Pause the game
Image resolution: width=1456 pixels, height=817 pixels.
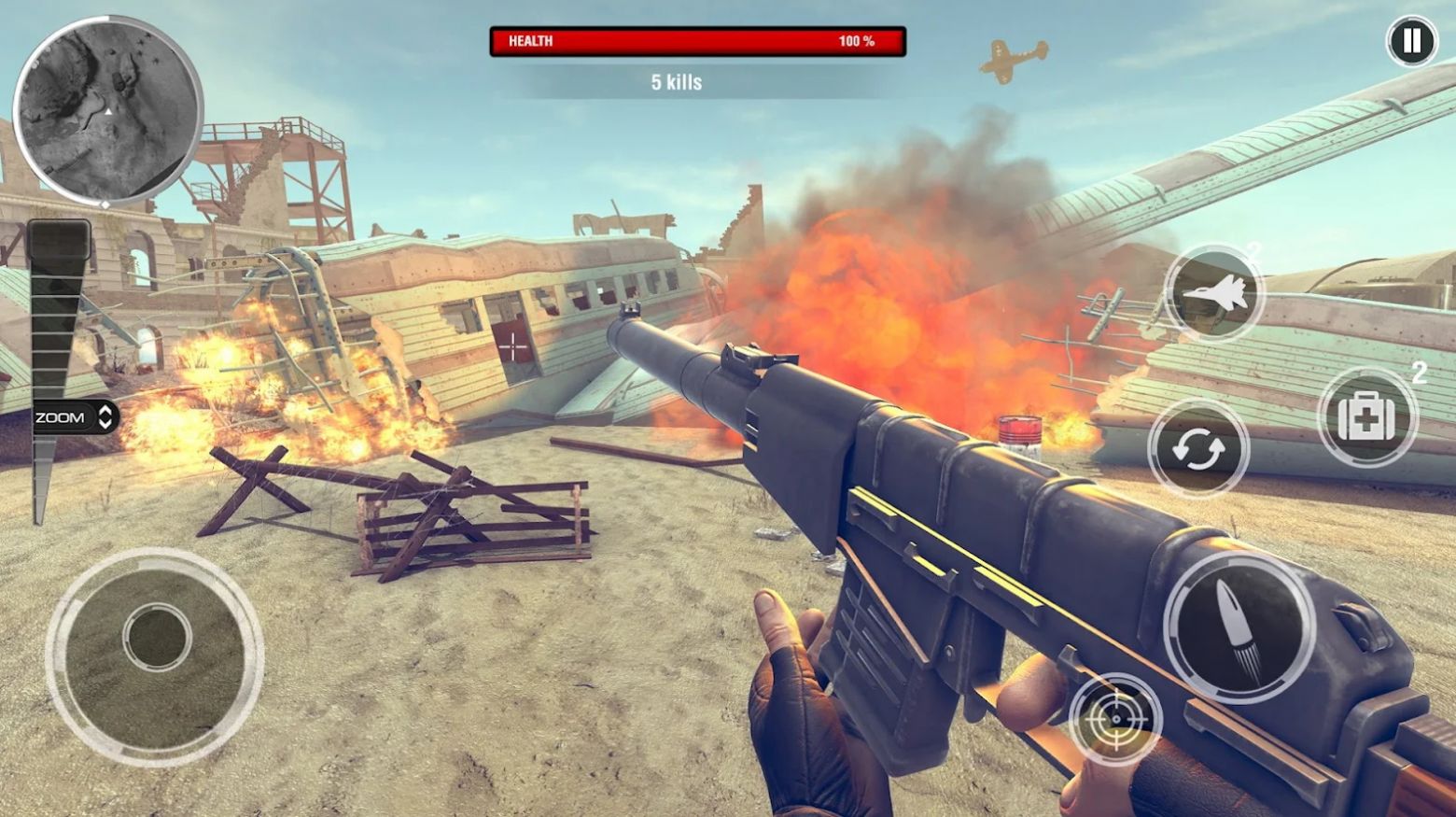[1411, 41]
